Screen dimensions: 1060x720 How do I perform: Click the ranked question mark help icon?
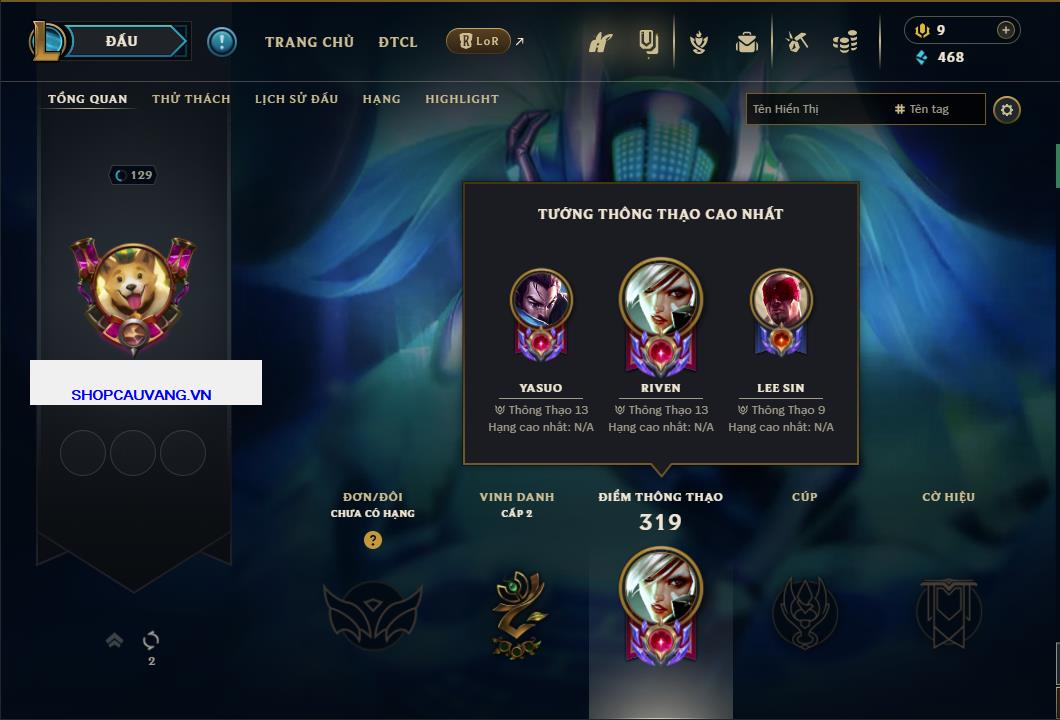pyautogui.click(x=373, y=540)
